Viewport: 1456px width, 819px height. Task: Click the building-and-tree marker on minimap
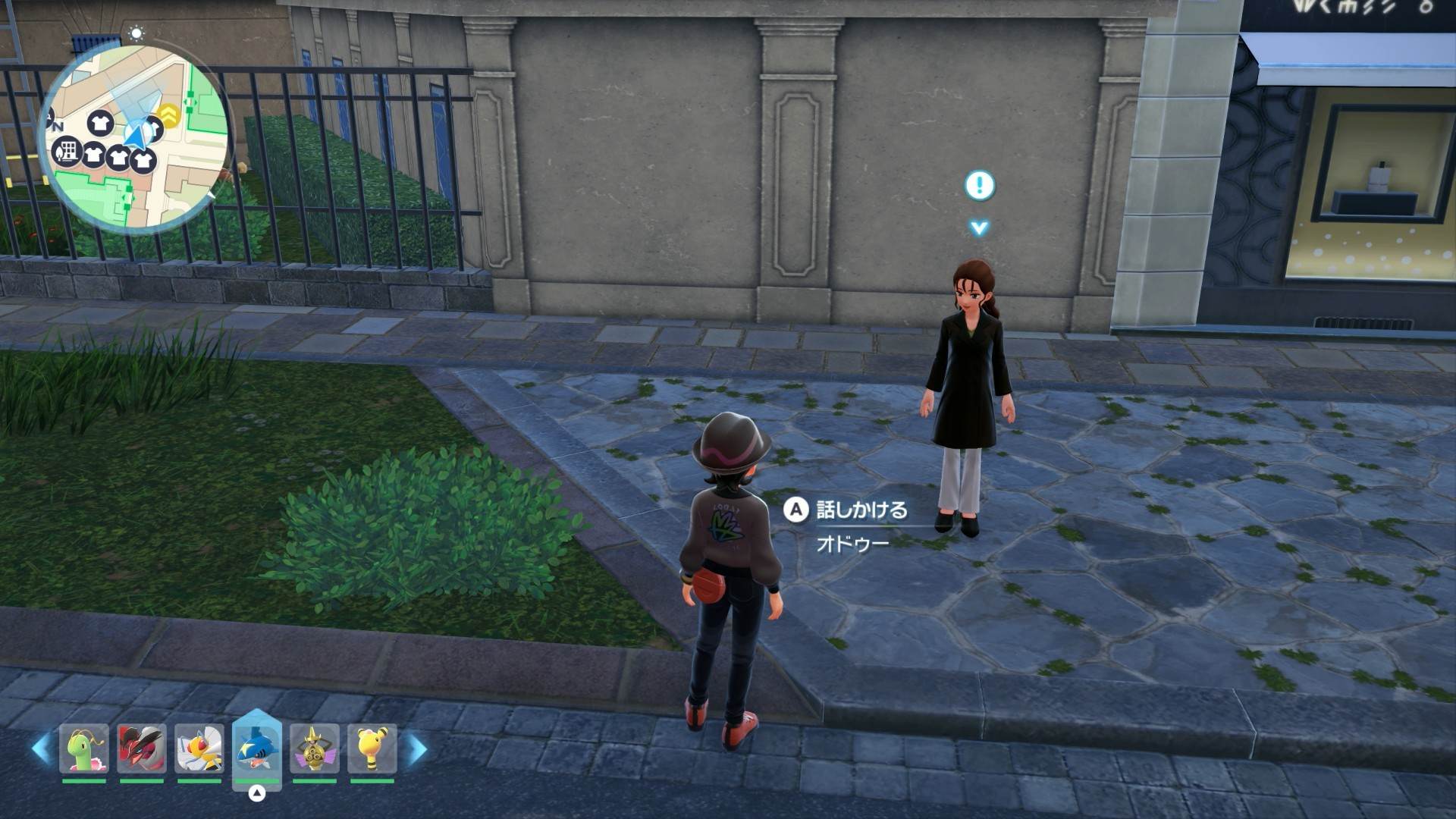coord(67,151)
